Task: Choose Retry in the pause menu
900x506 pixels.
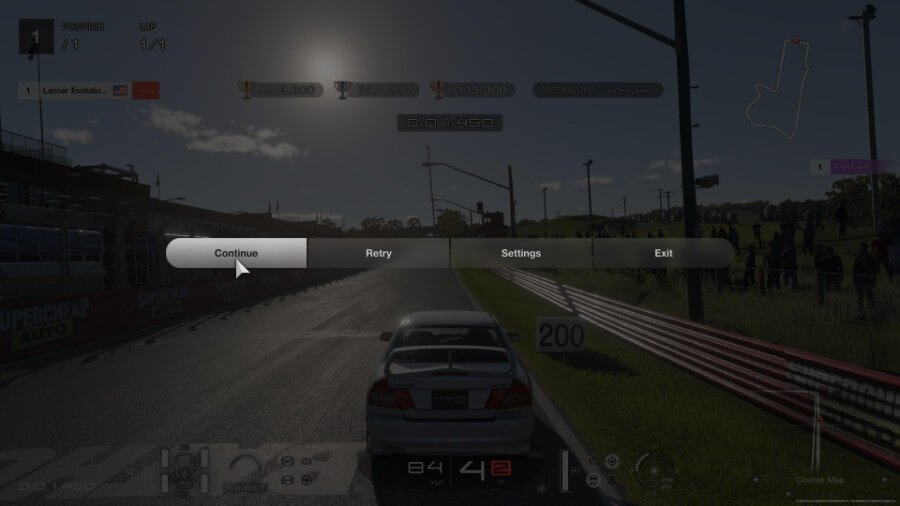Action: [378, 253]
